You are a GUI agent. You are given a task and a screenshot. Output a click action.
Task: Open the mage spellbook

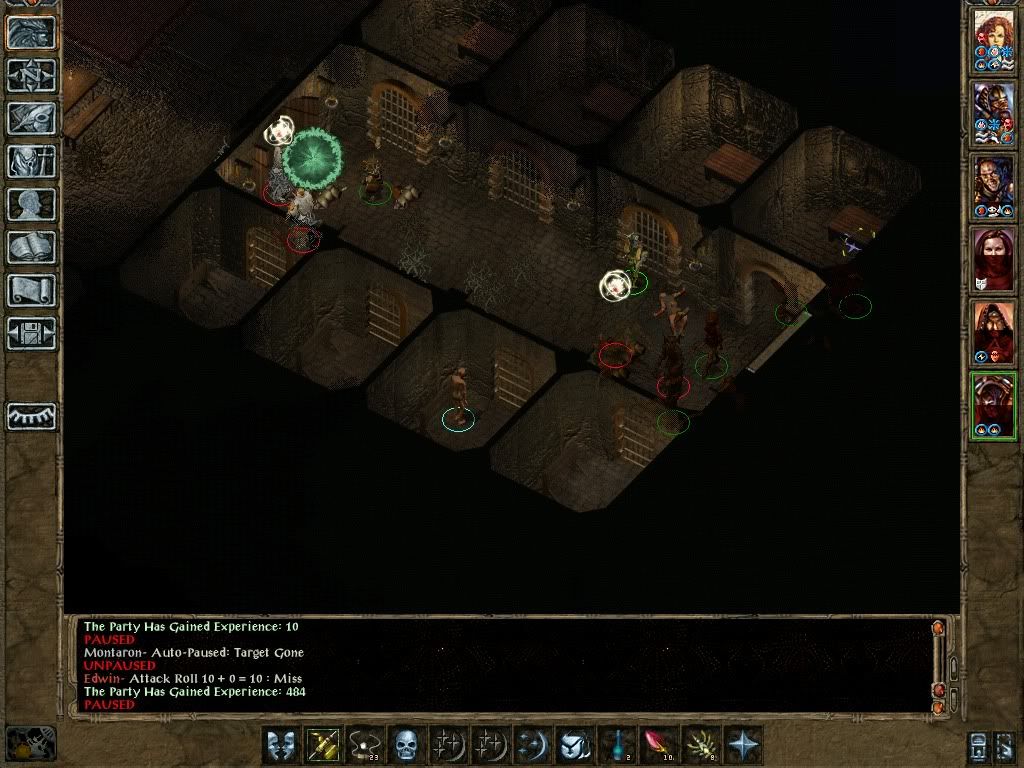click(31, 247)
